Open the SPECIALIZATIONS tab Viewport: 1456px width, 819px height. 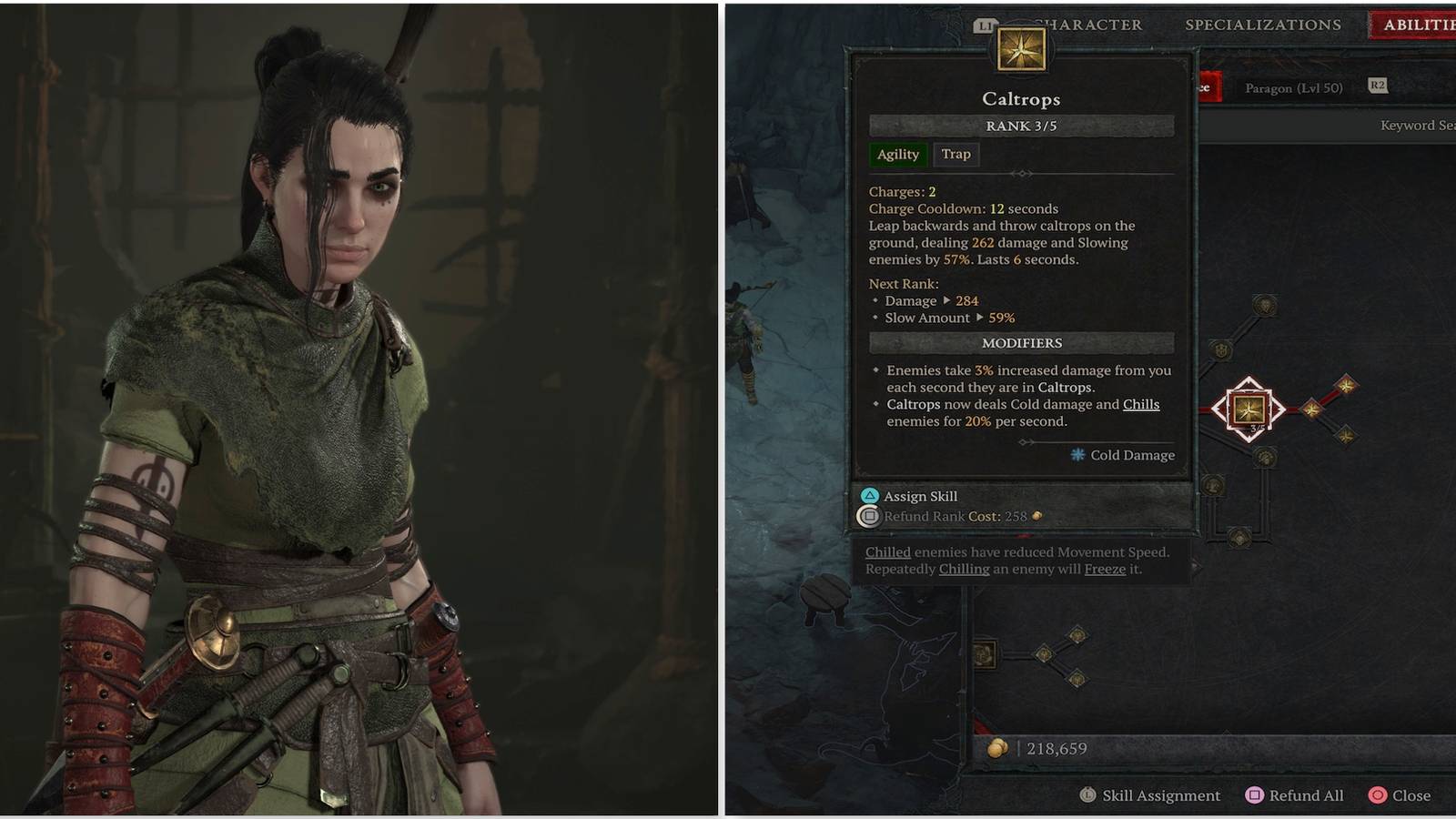click(1264, 25)
